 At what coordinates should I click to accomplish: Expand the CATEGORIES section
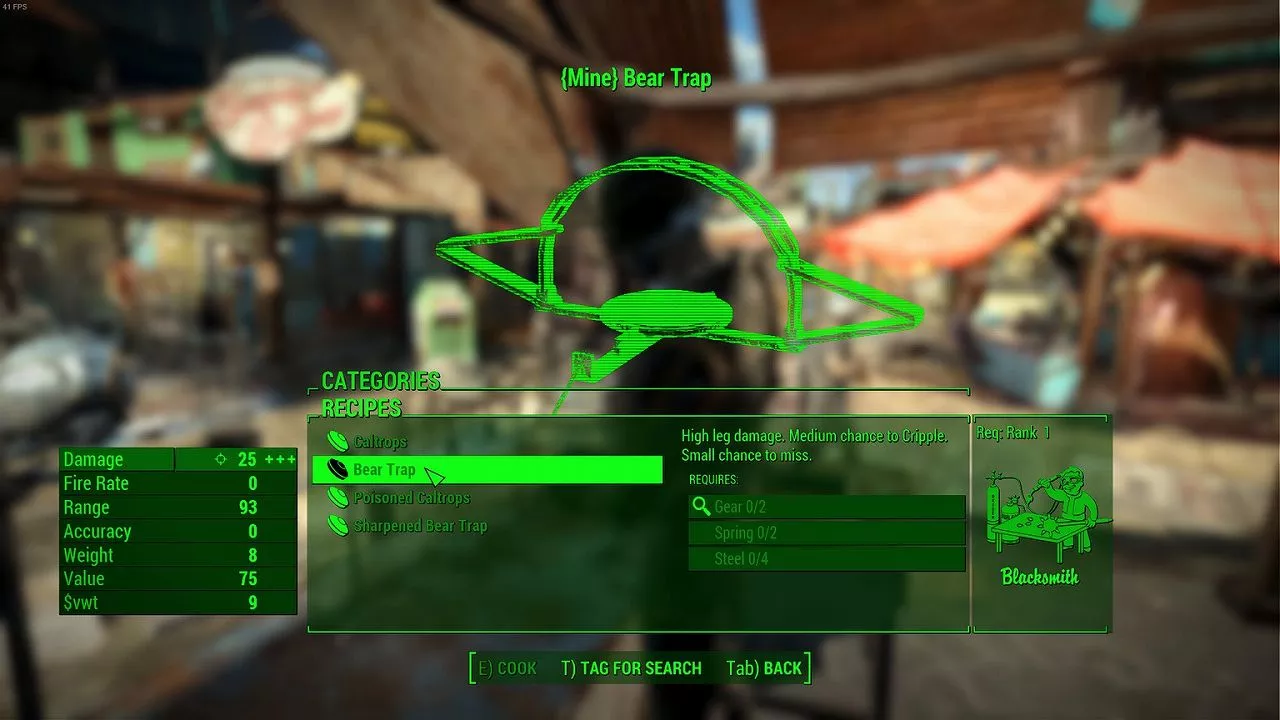[x=379, y=381]
